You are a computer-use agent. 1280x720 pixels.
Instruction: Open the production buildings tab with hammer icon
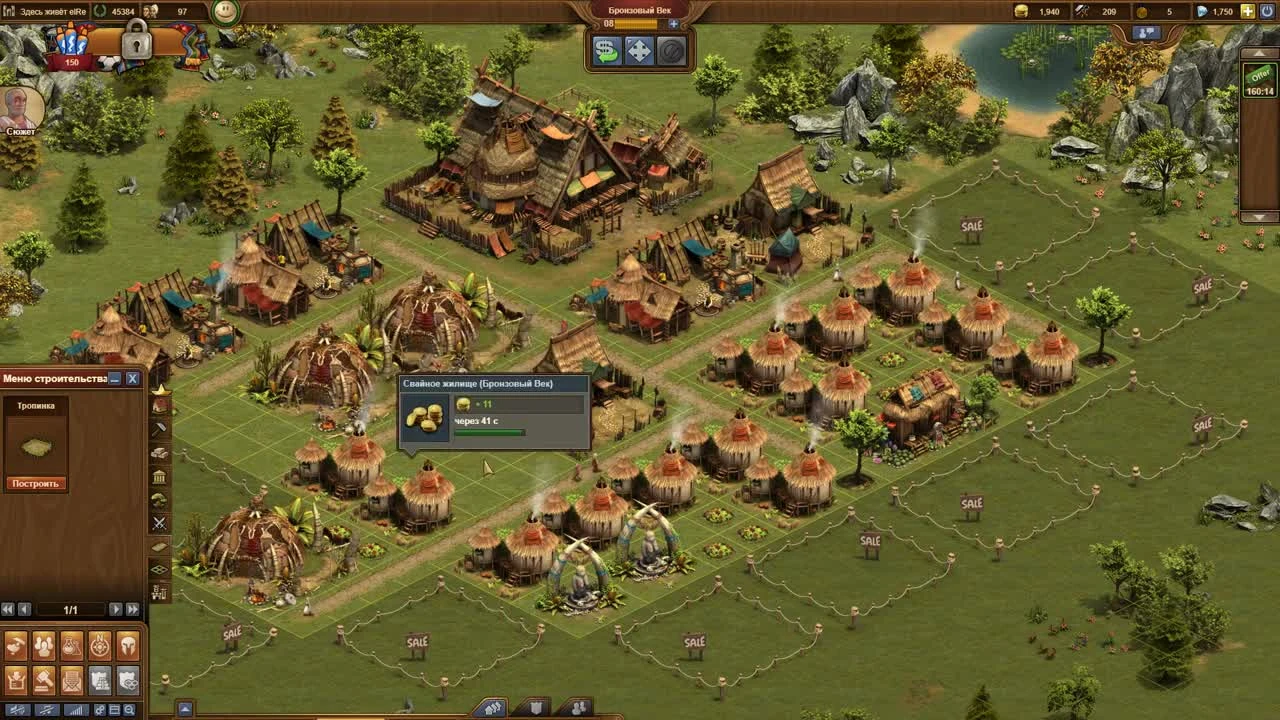coord(160,430)
